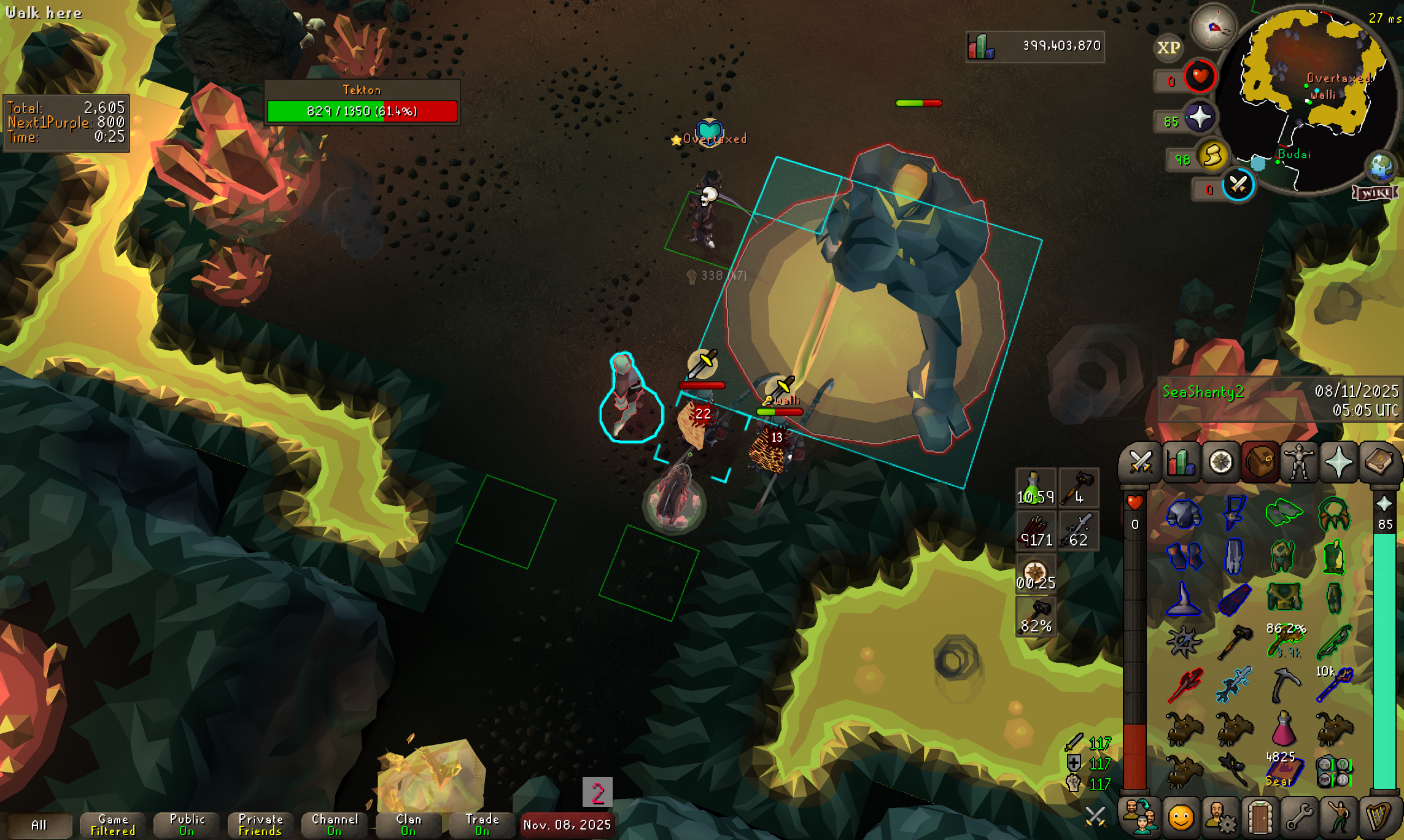Open the world map globe
Image resolution: width=1404 pixels, height=840 pixels.
[1380, 166]
